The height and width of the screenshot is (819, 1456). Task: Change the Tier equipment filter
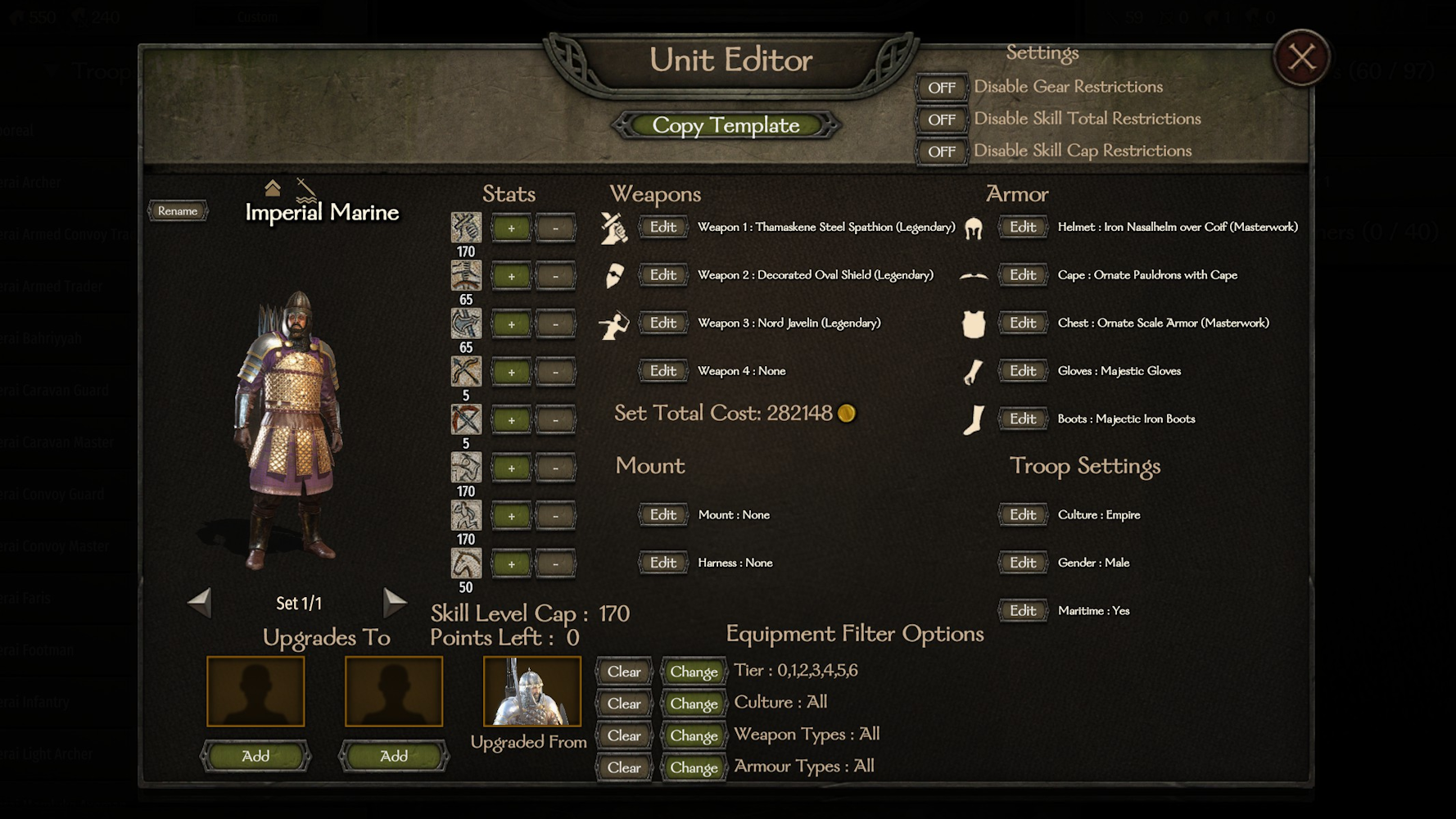[694, 672]
